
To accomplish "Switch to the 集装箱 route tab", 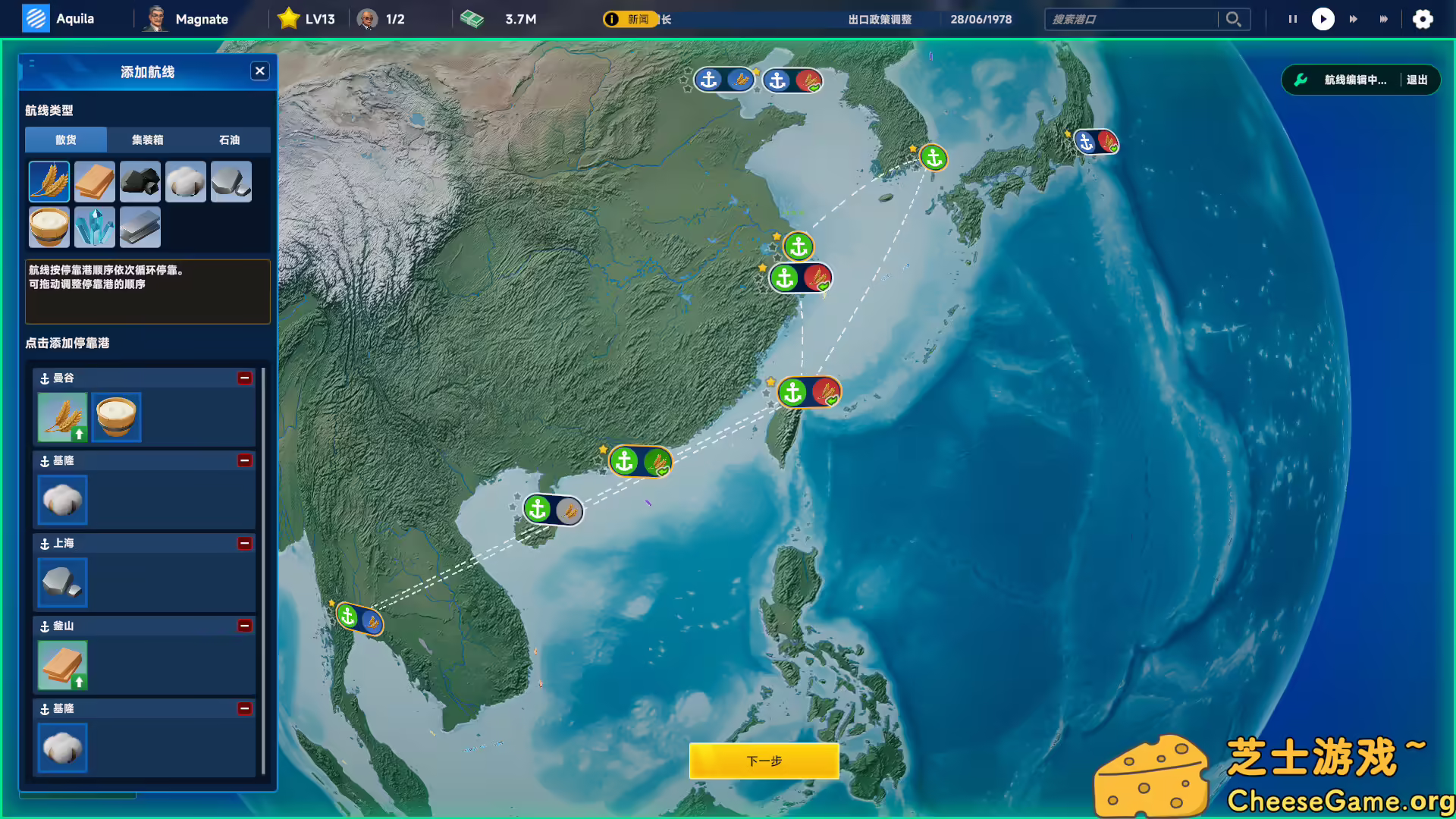I will [x=147, y=140].
